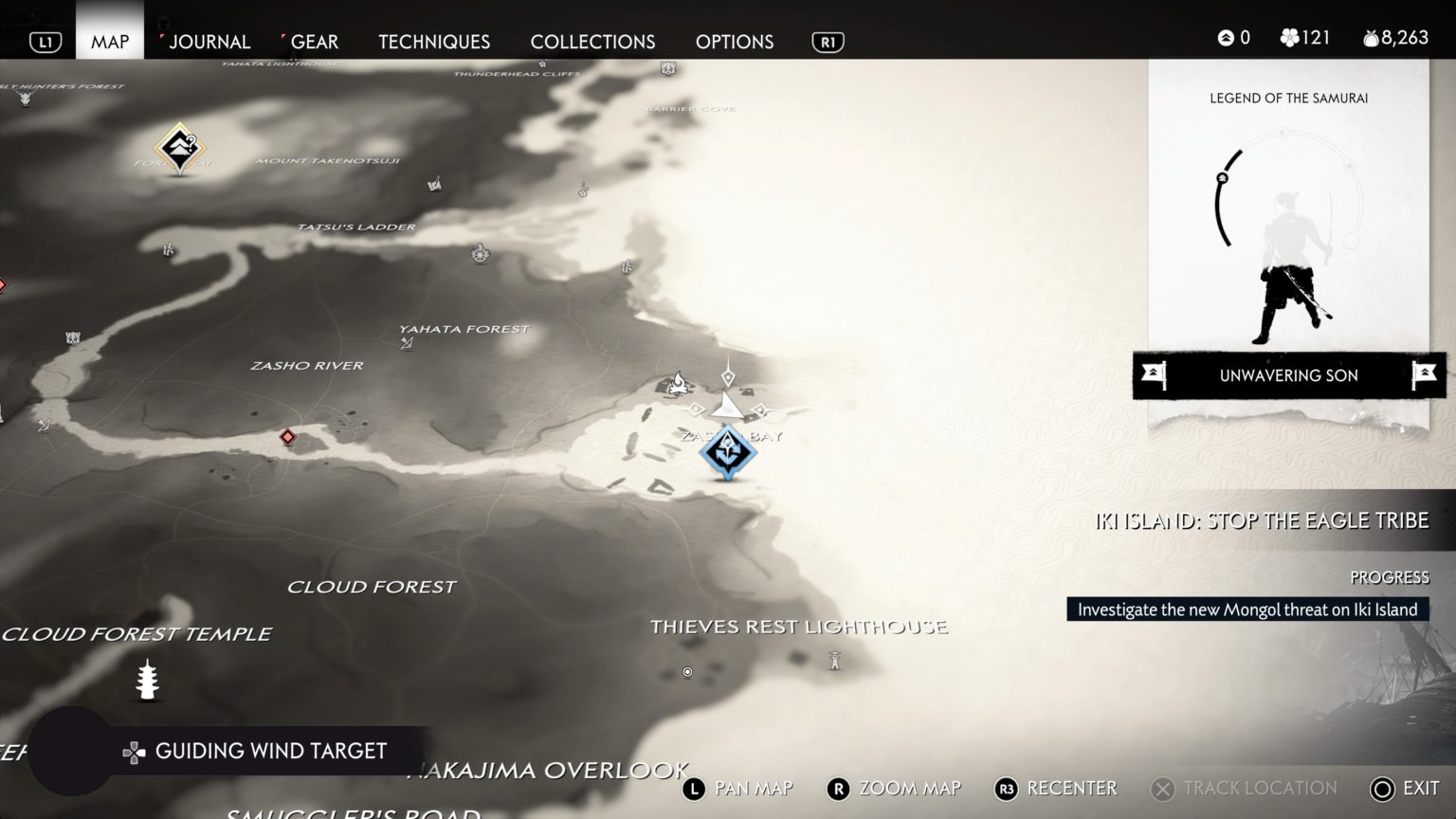Click the white player position arrow

point(726,407)
